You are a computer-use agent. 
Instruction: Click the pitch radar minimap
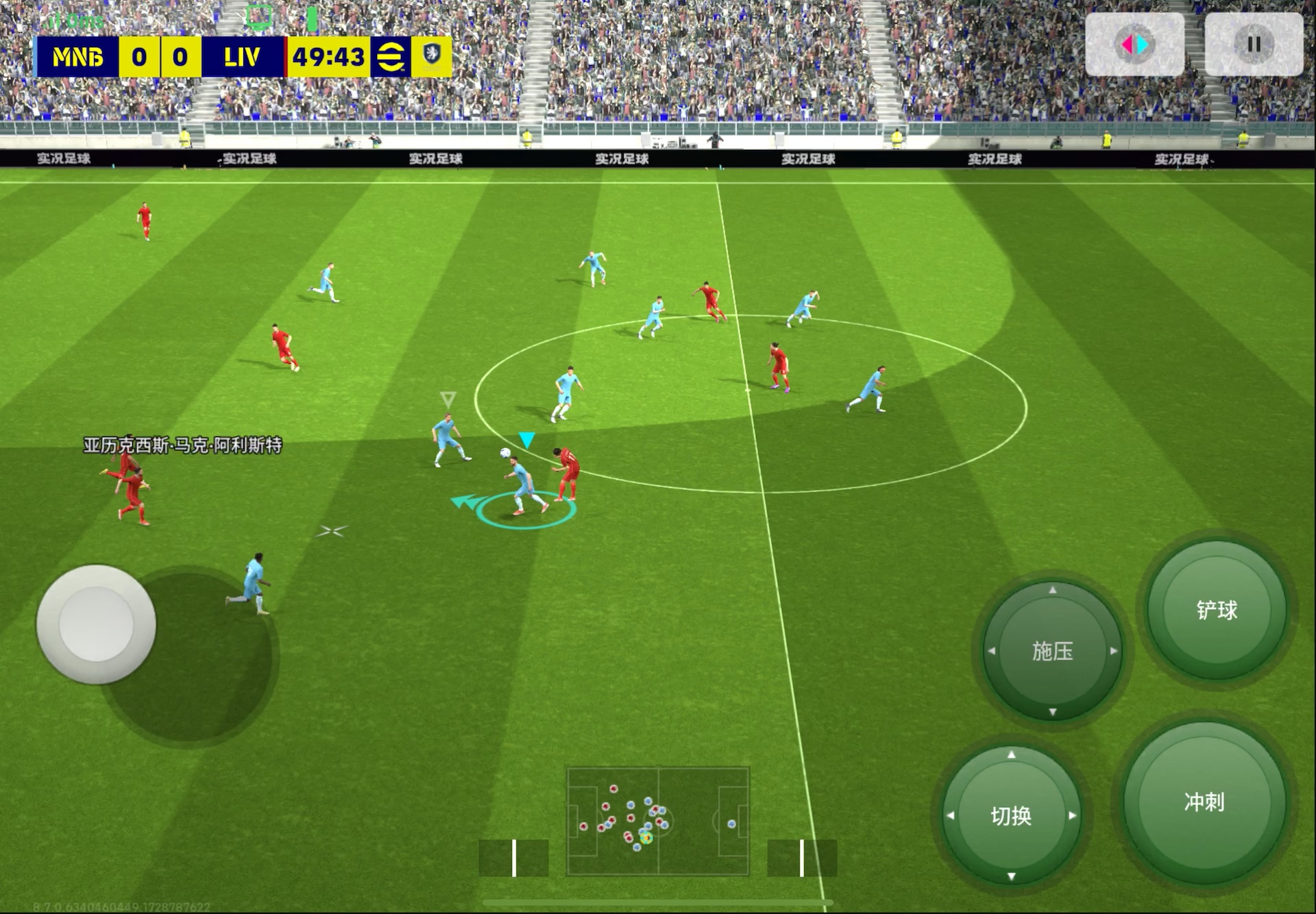658,821
